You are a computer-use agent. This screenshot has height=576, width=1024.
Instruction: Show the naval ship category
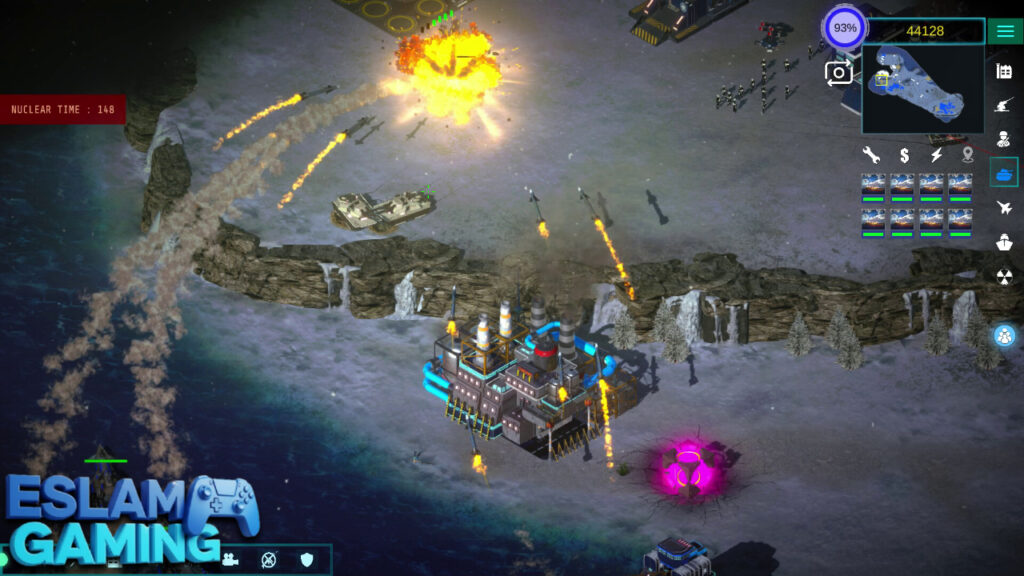click(x=1004, y=242)
